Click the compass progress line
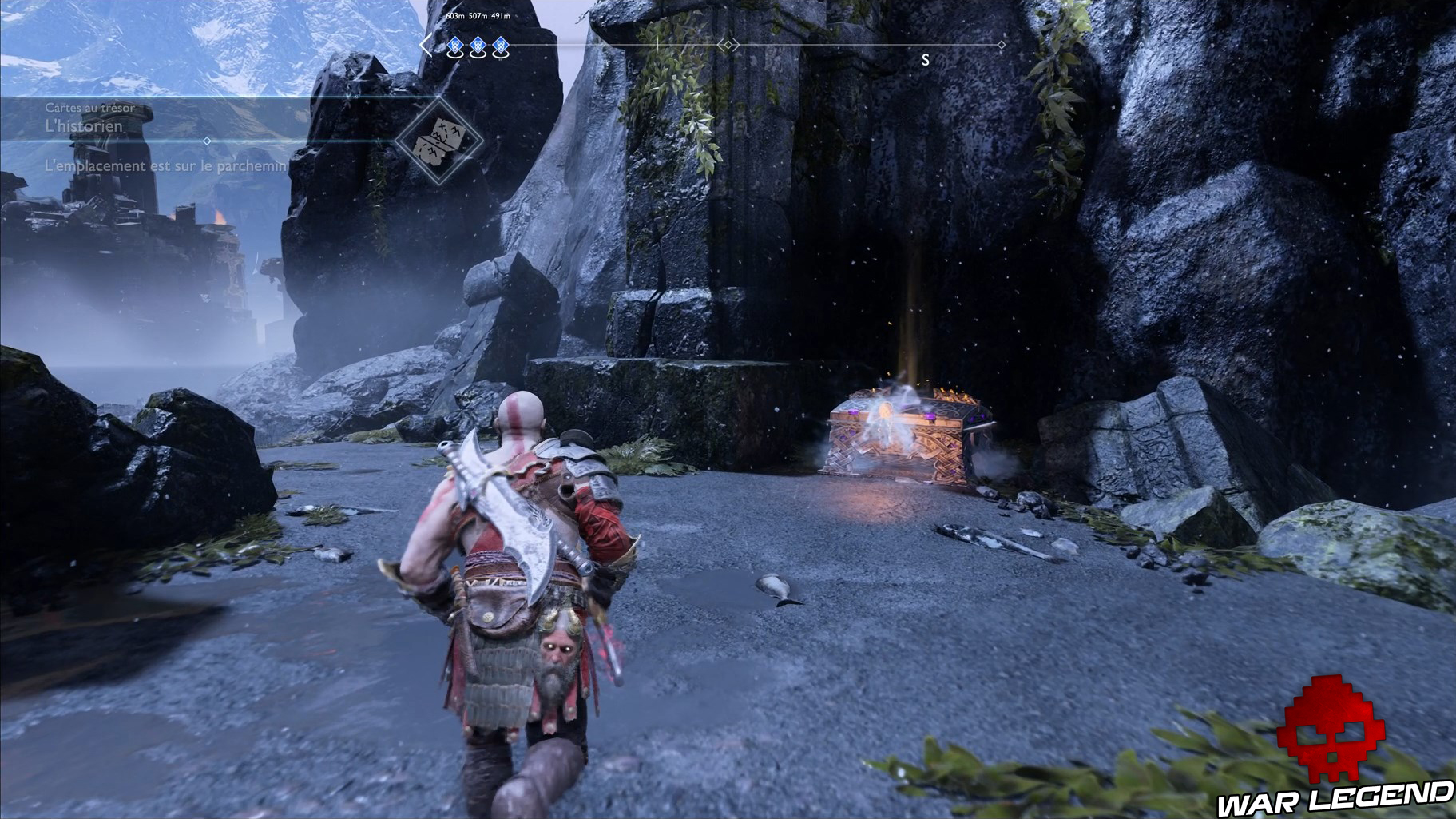 coord(839,46)
